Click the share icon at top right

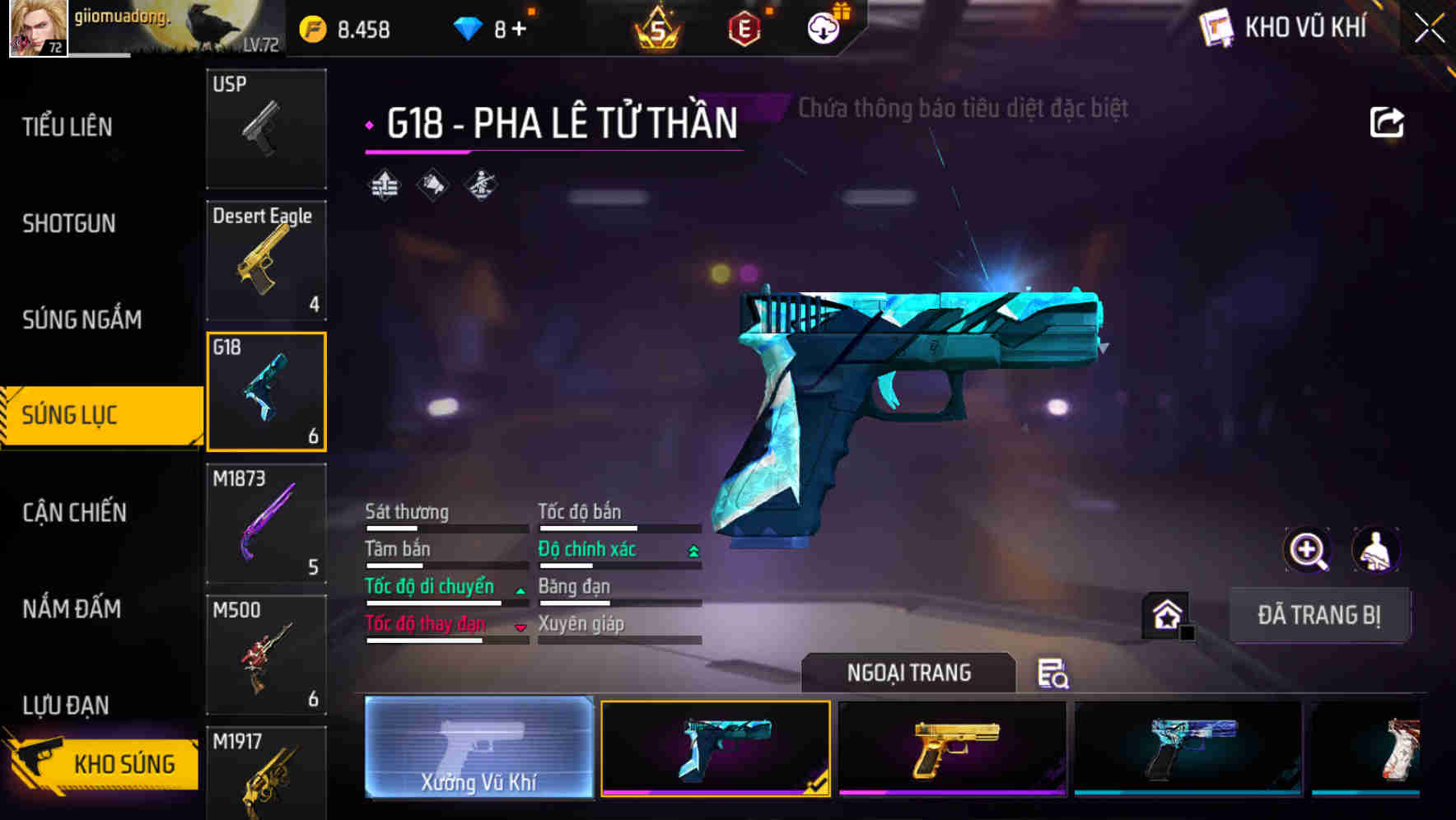1388,122
